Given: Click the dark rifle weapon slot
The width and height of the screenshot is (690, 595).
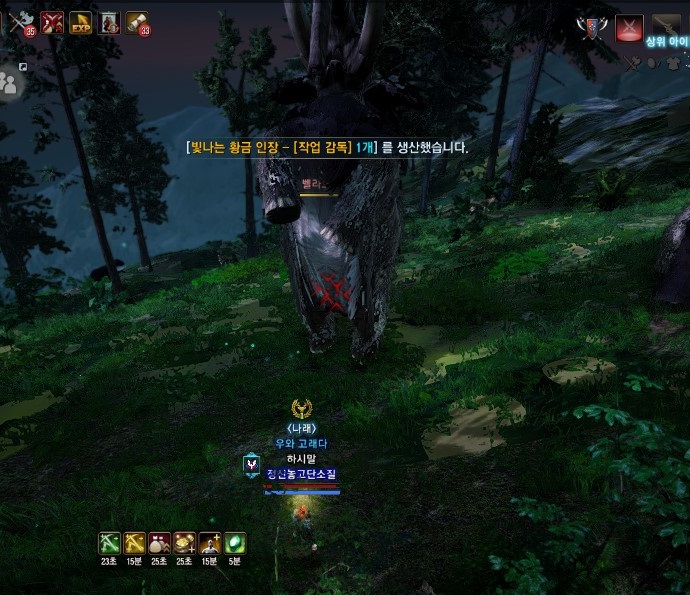Looking at the screenshot, I should point(666,27).
